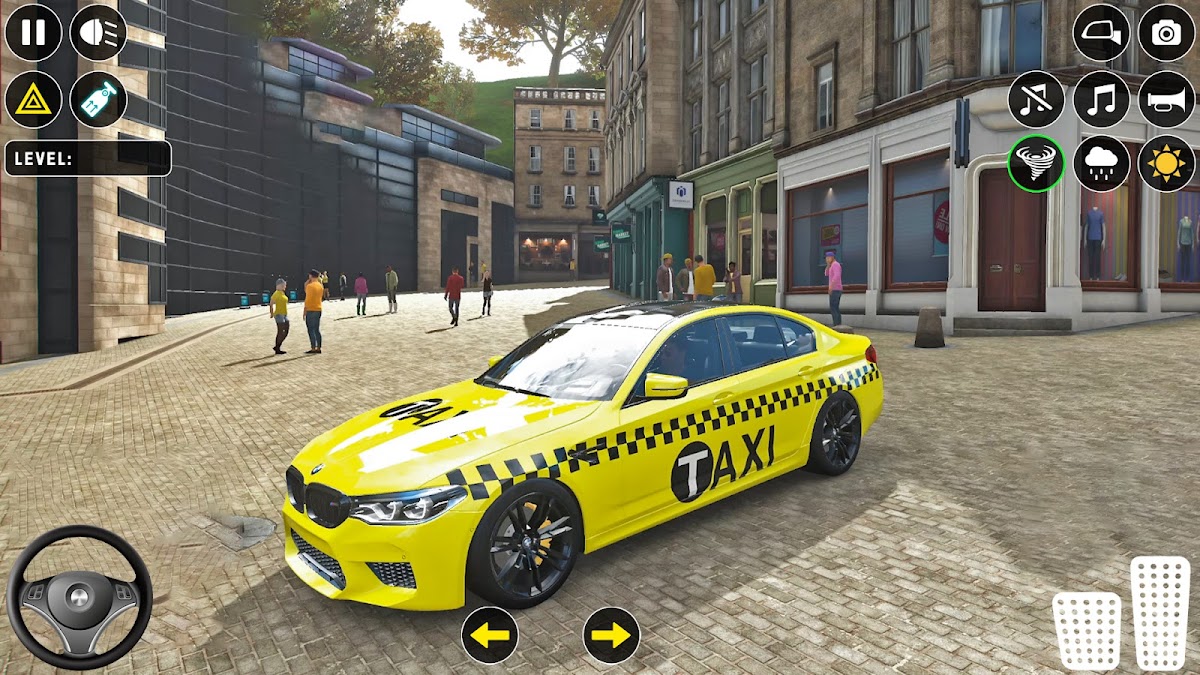Screen dimensions: 1200x675
Task: Switch to the side mirror view
Action: (x=1101, y=32)
